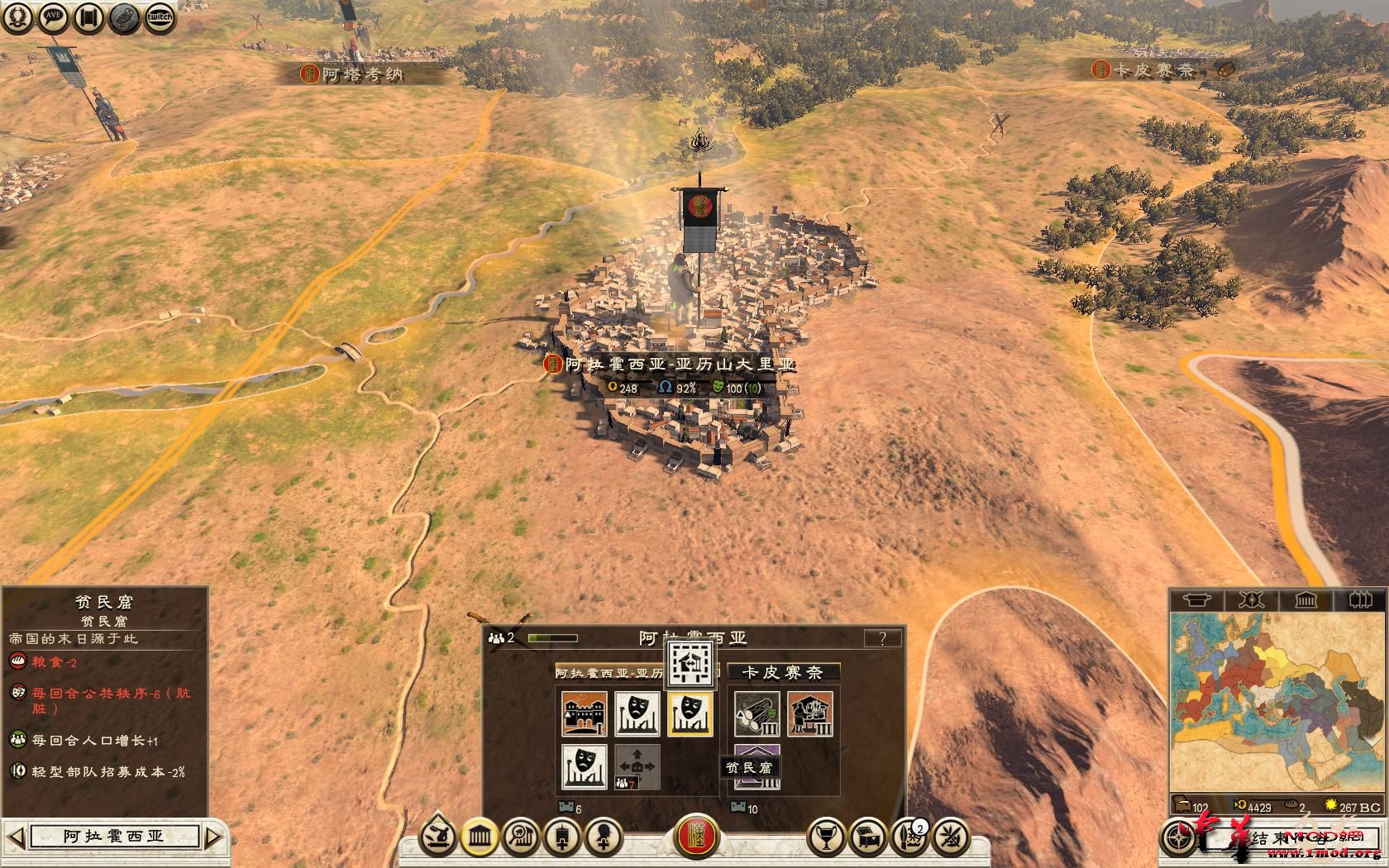
Task: Open the laurel wreath menu button
Action: [17, 17]
